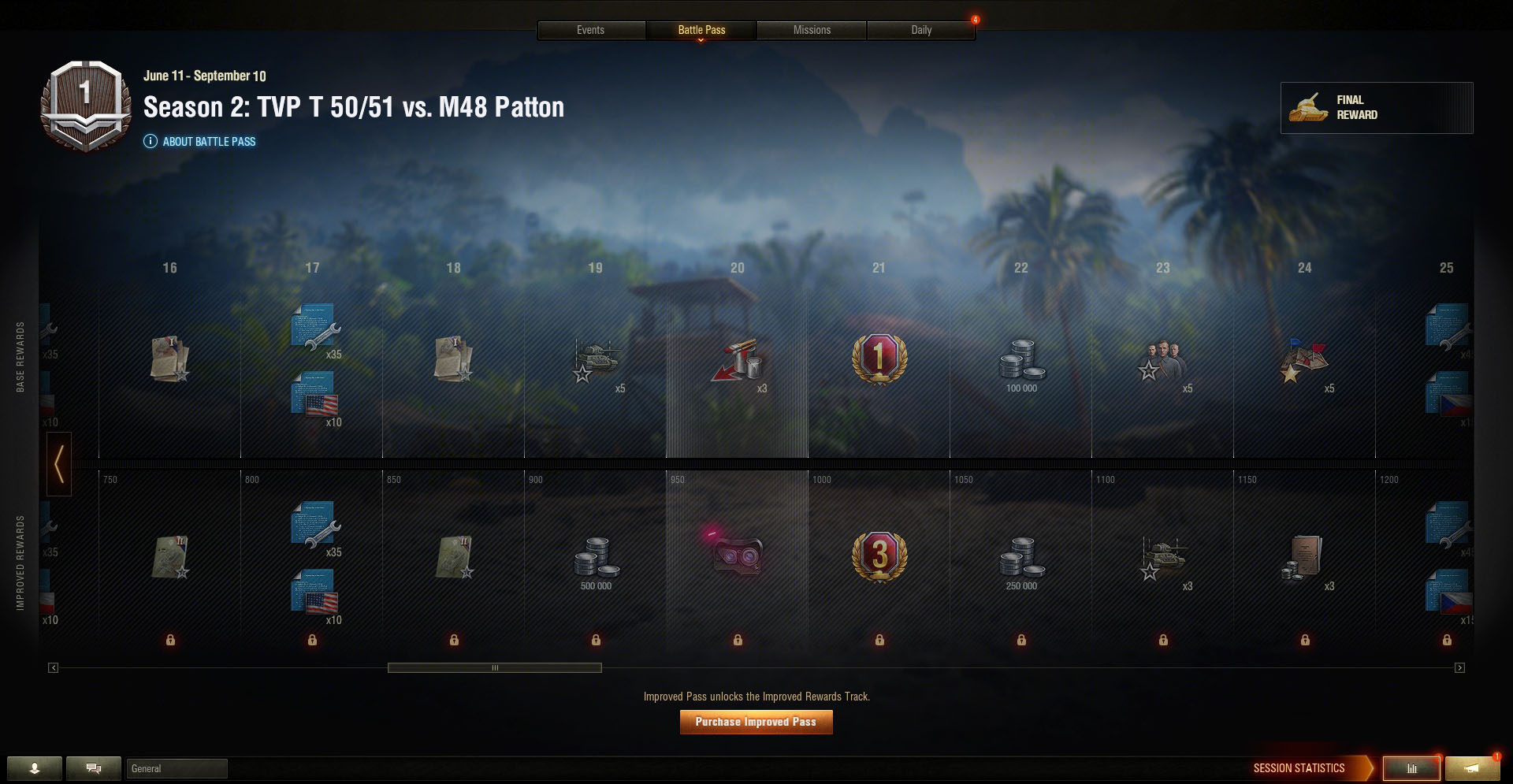Inspect the stage 21 base medal reward

pos(879,359)
